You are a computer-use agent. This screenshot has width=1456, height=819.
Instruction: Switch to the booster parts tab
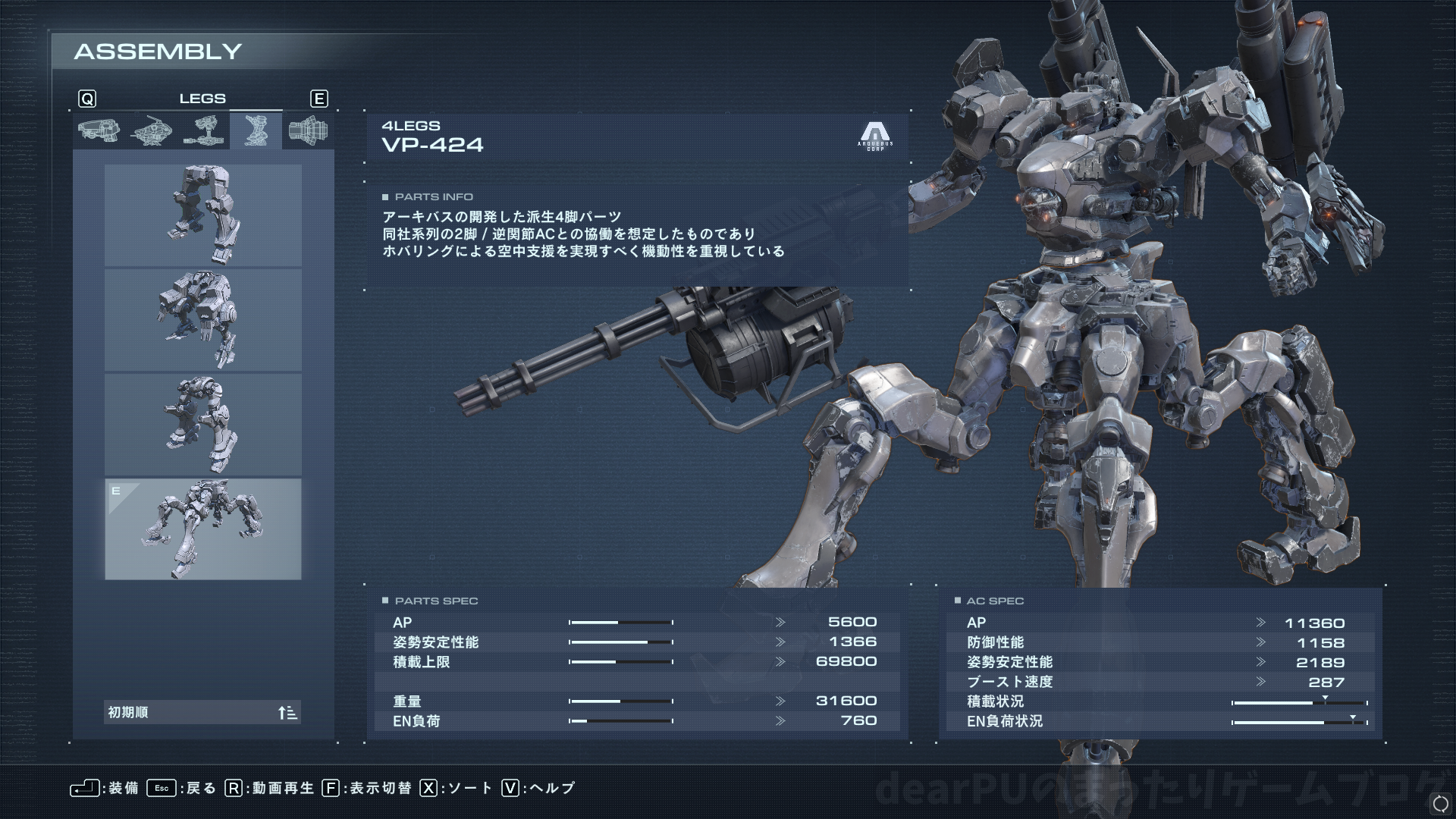(308, 130)
